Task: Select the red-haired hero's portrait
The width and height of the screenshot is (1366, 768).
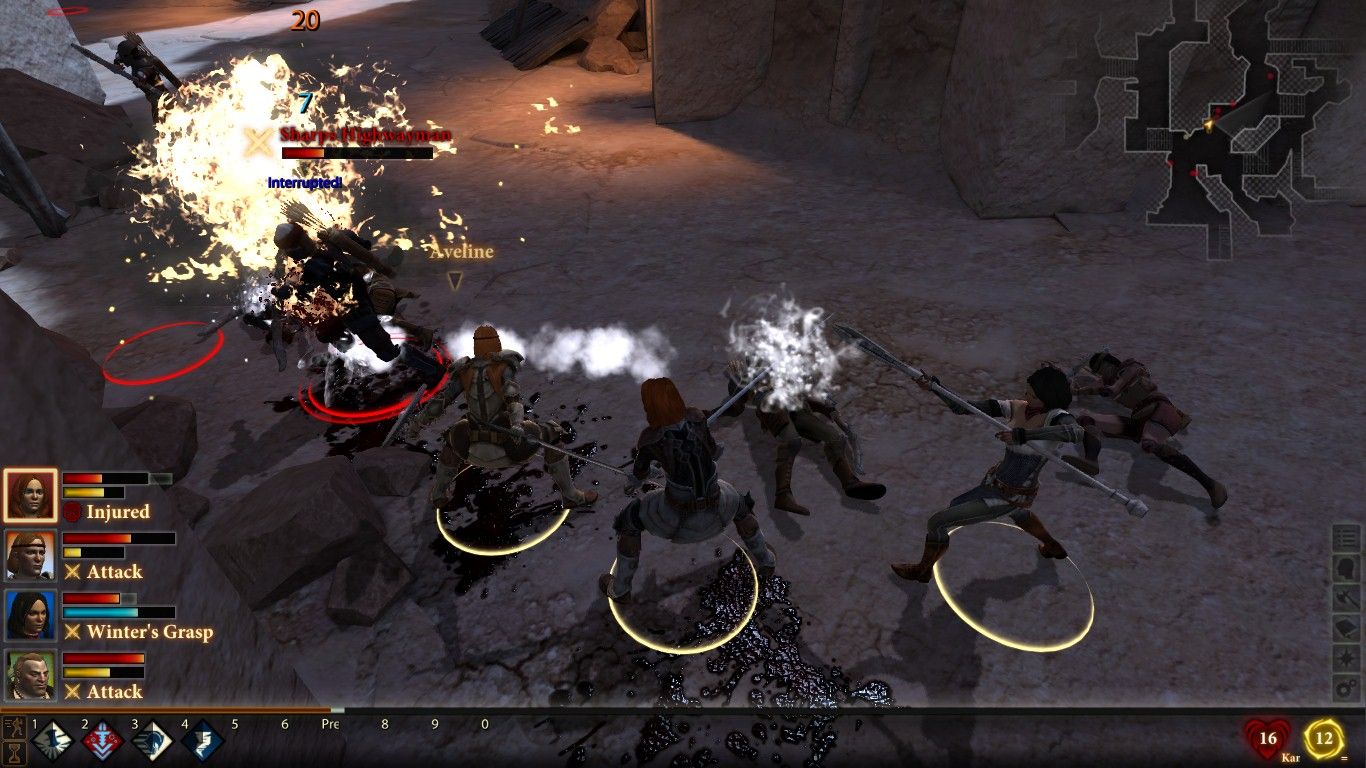Action: point(30,495)
